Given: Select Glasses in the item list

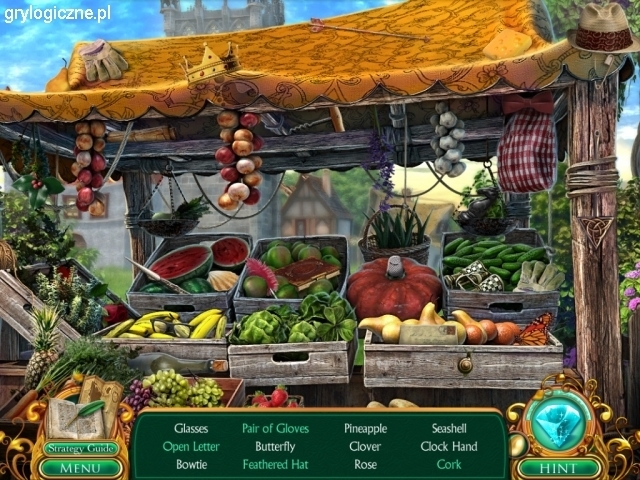Looking at the screenshot, I should [x=191, y=428].
